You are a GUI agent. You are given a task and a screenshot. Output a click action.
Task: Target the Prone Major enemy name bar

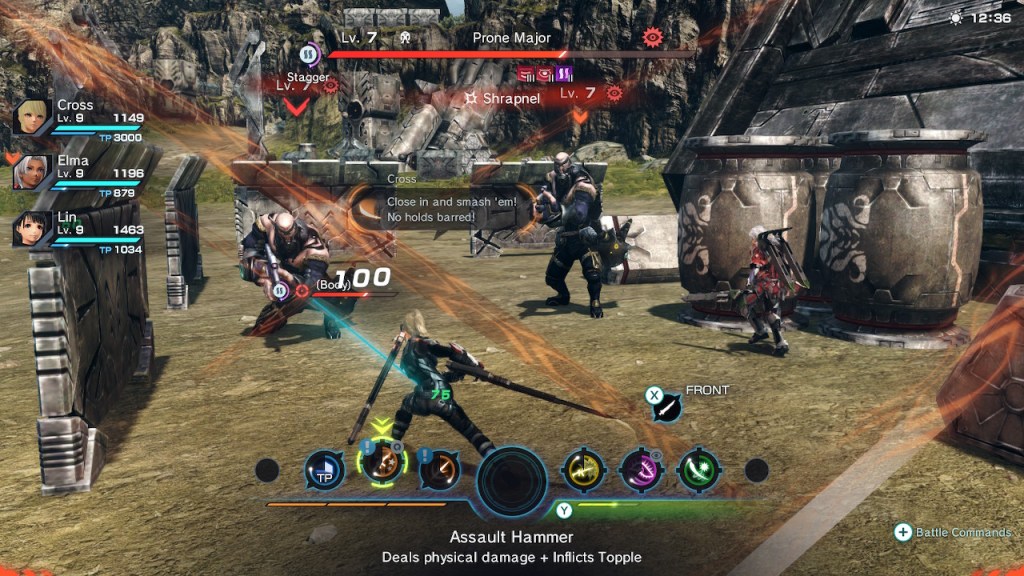coord(512,38)
